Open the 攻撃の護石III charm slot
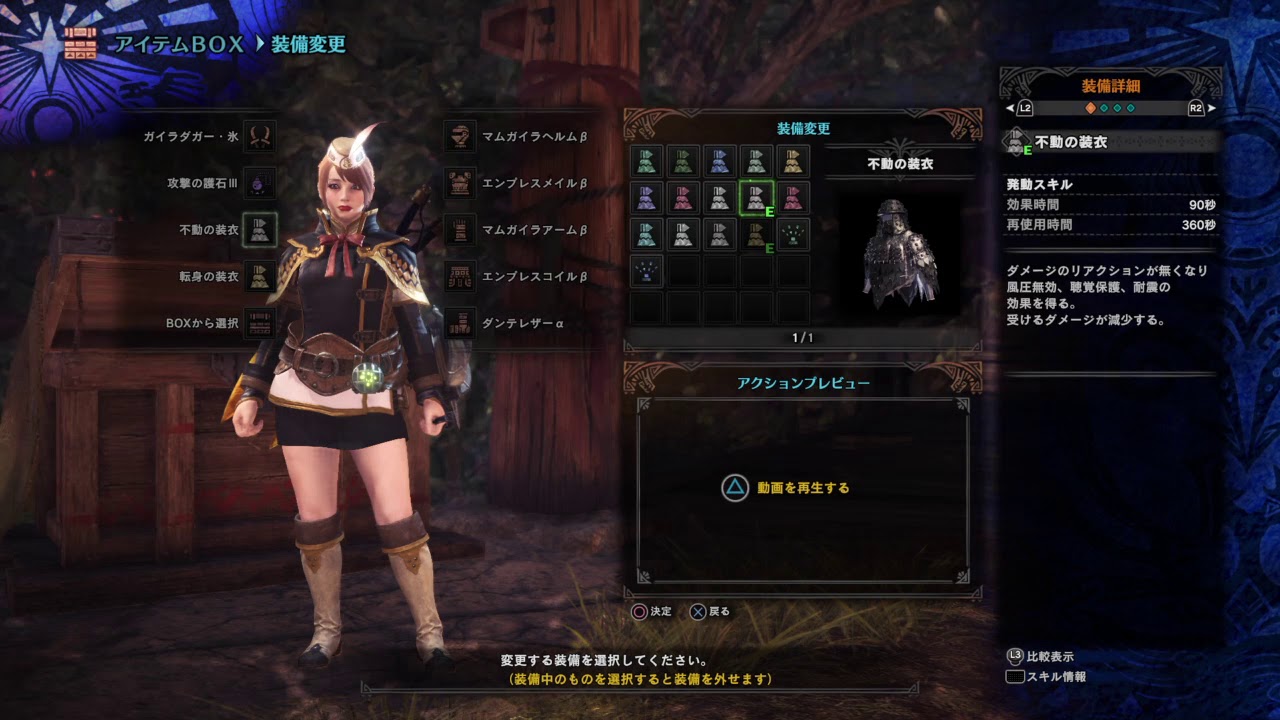 point(259,183)
